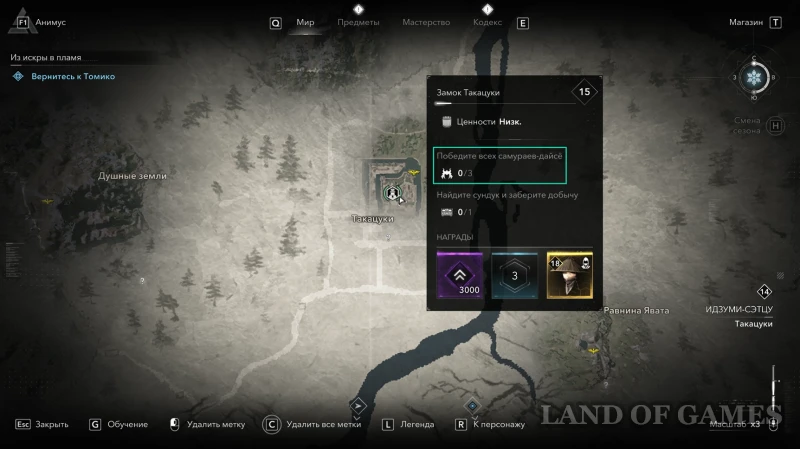The image size is (800, 449).
Task: Select the Победите всех самураев-дайсё objective
Action: (501, 165)
